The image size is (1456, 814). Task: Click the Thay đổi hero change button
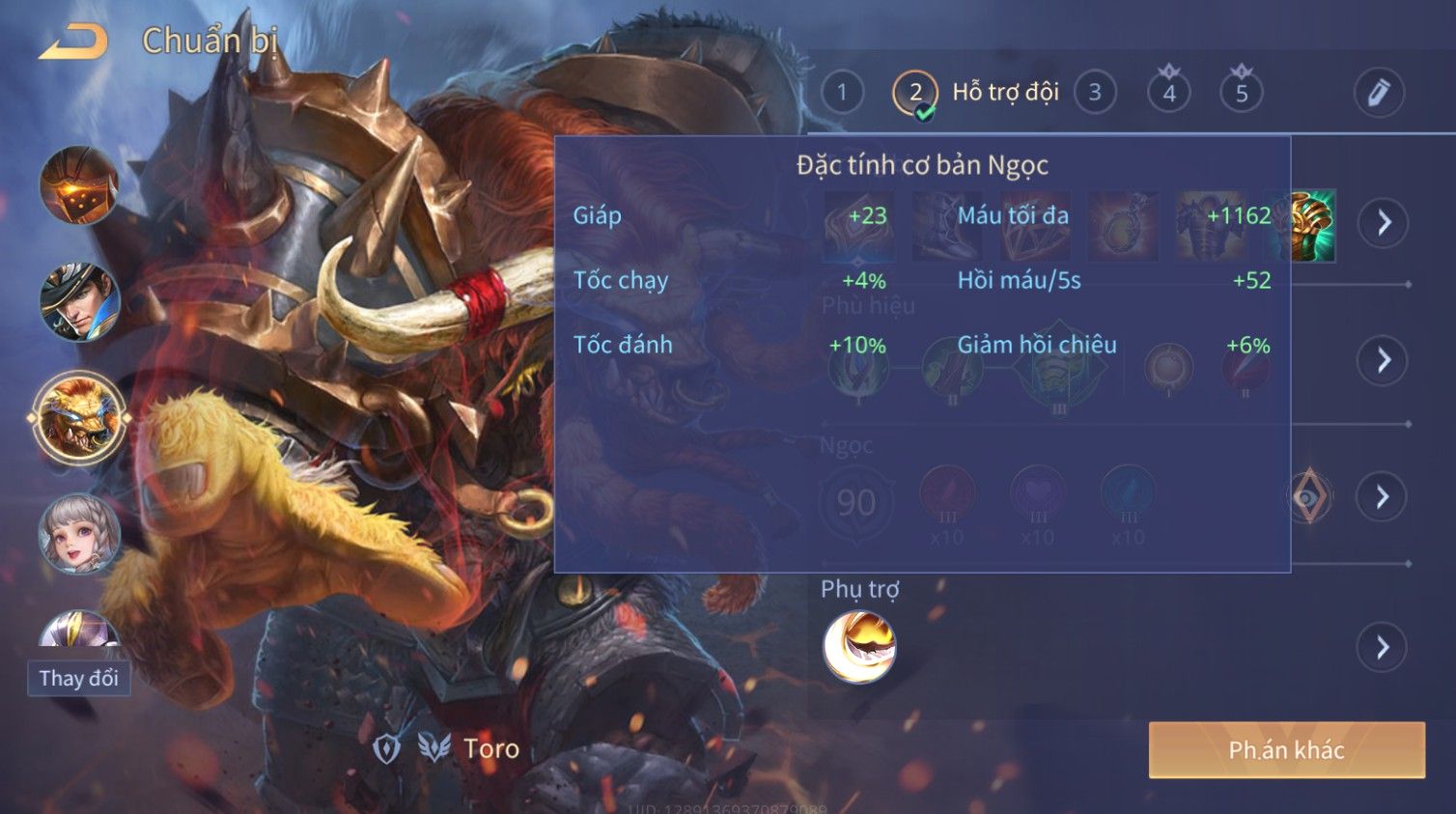click(x=78, y=678)
